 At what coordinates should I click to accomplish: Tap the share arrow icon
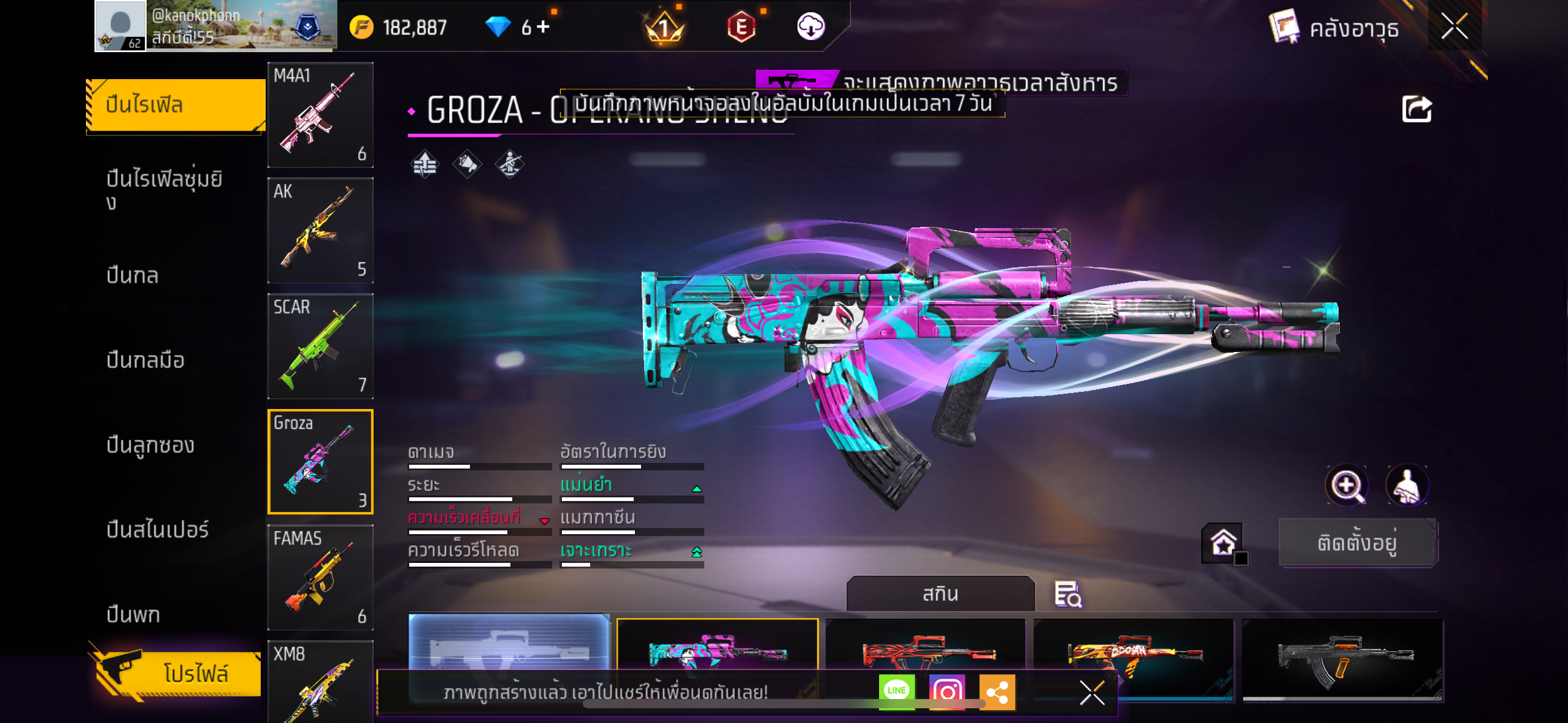(1416, 110)
